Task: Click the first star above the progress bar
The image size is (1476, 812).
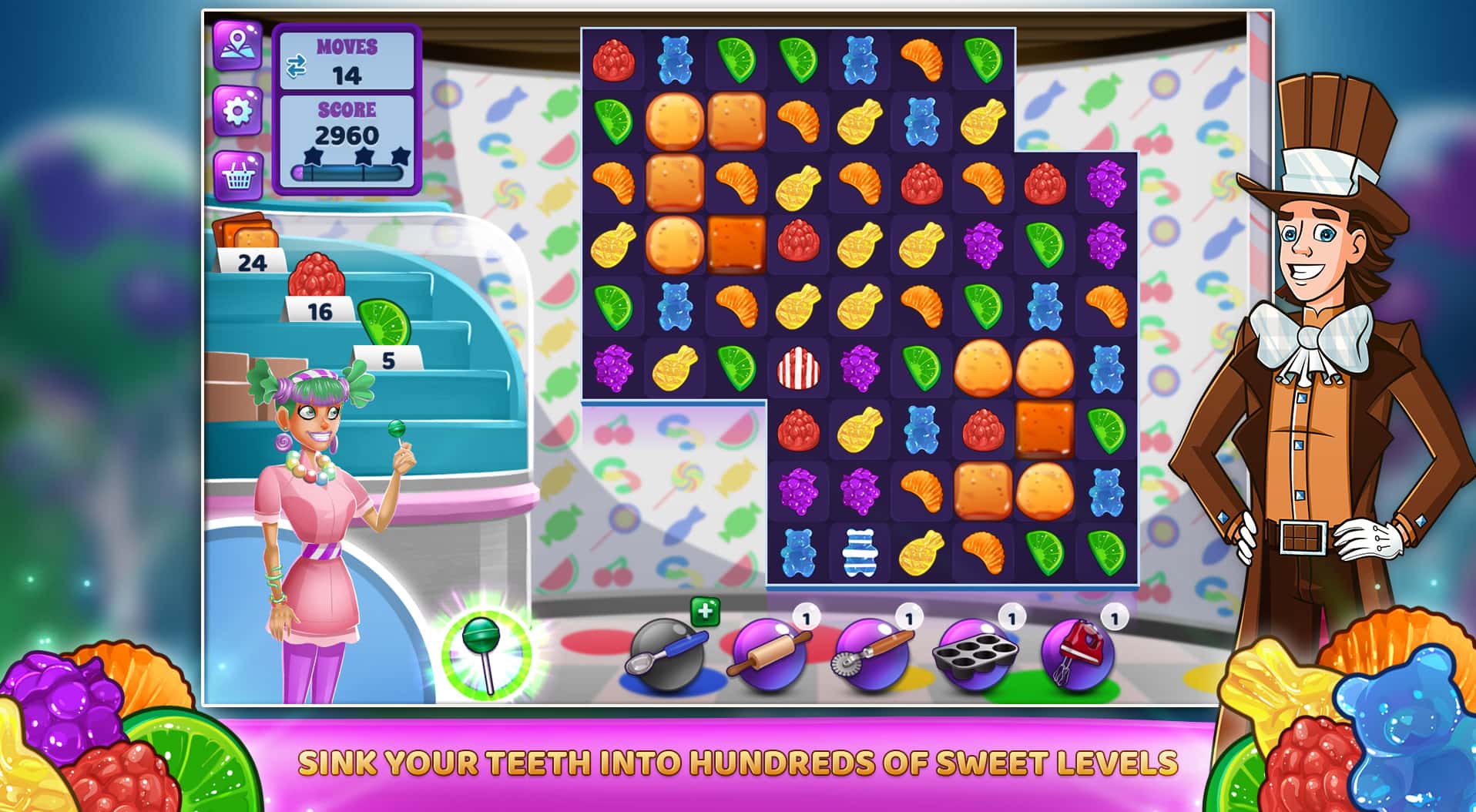Action: click(x=314, y=156)
